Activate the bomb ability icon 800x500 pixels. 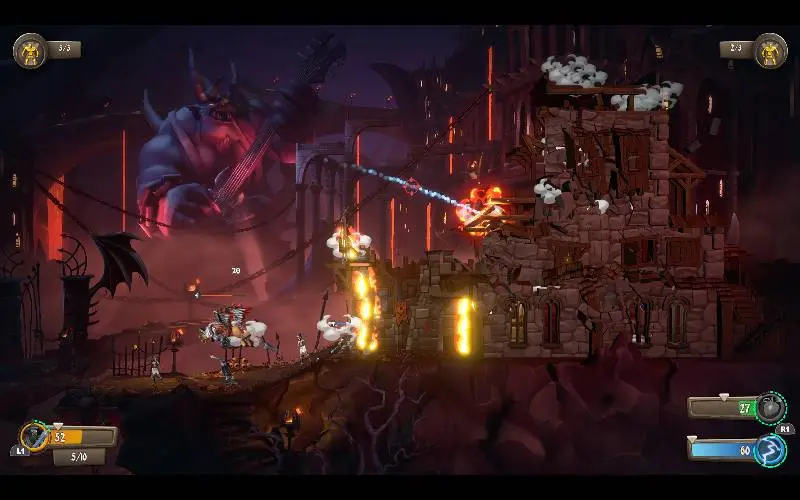click(x=768, y=407)
